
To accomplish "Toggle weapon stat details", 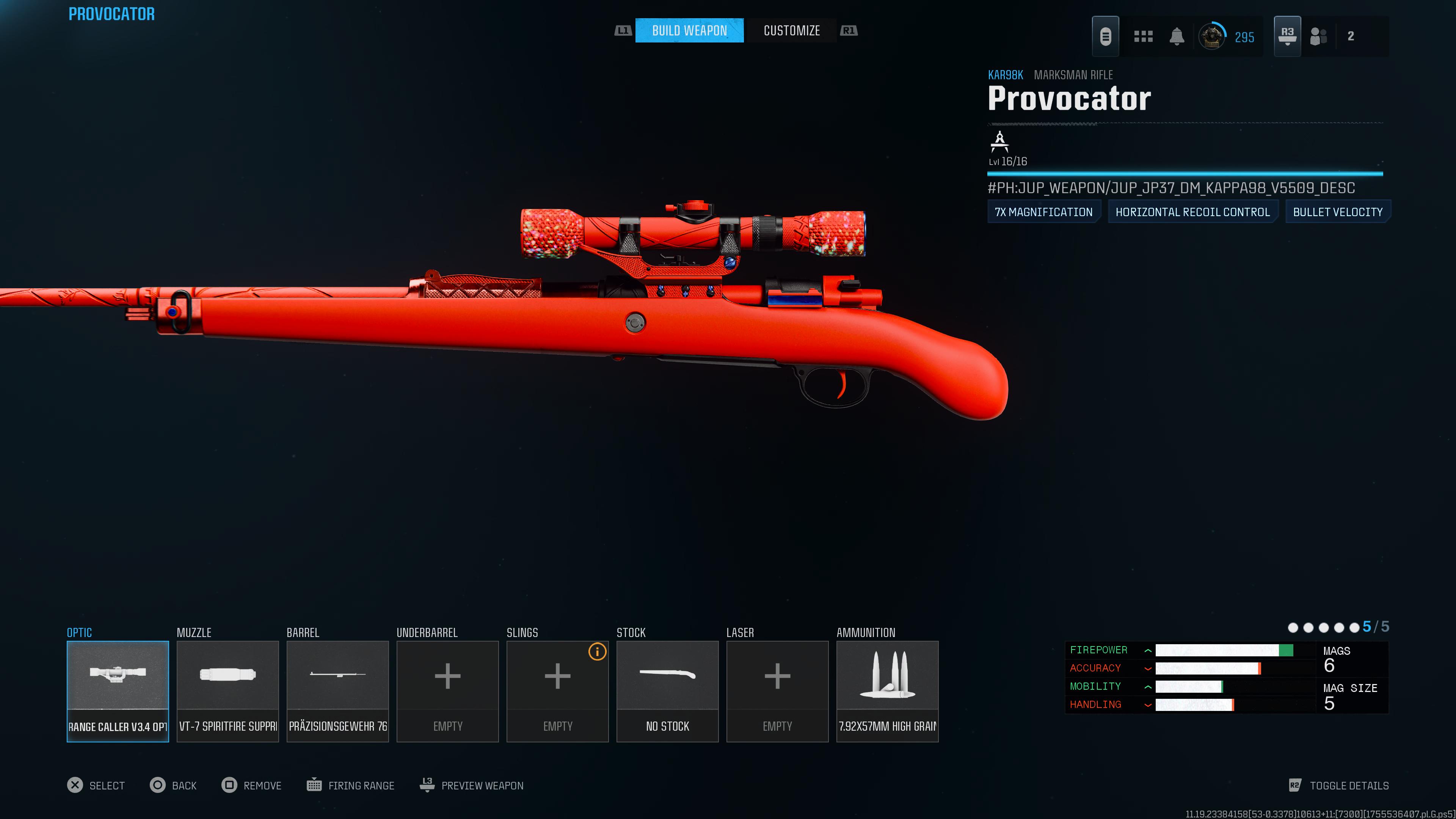I will click(x=1338, y=785).
